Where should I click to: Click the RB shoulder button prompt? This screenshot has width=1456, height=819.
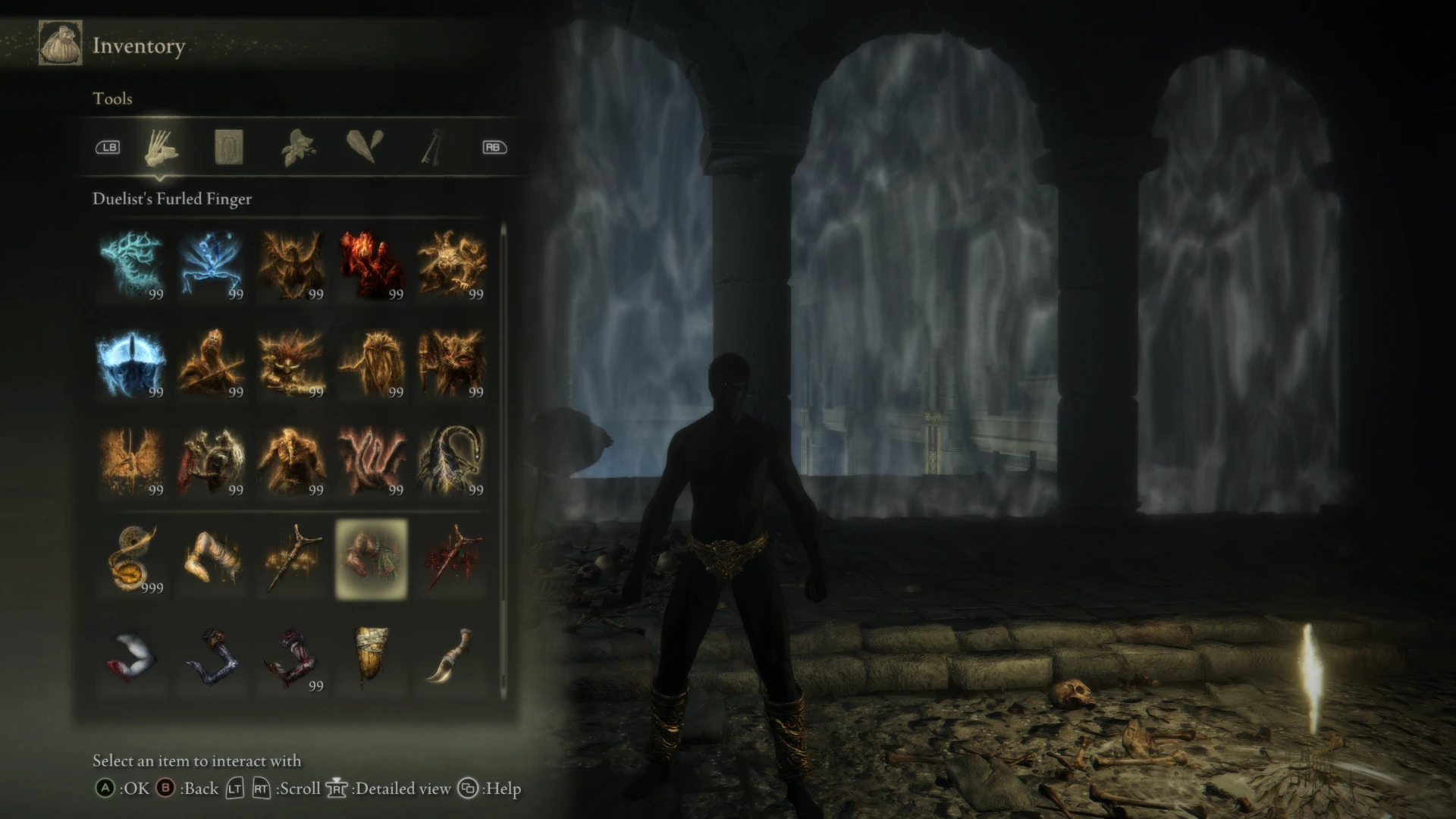coord(494,147)
